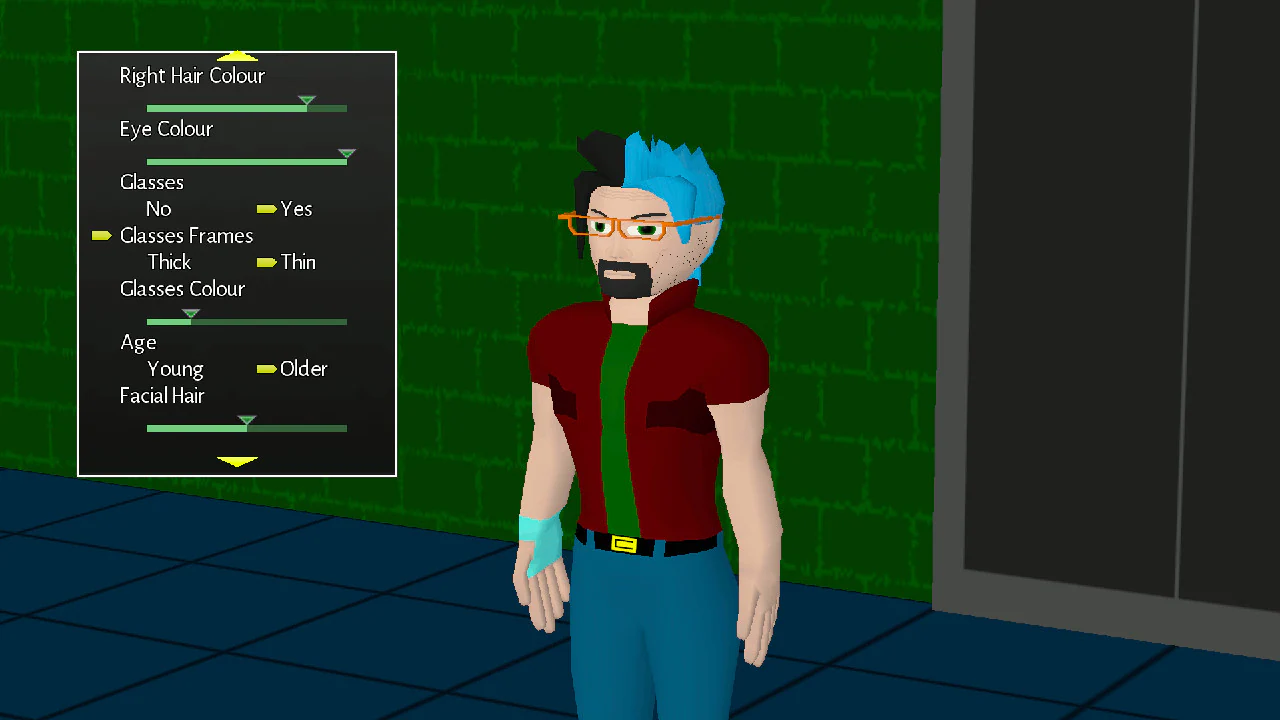Click the yellow indicator beside Glasses Frames
Screen dimensions: 1280x720
(x=101, y=235)
